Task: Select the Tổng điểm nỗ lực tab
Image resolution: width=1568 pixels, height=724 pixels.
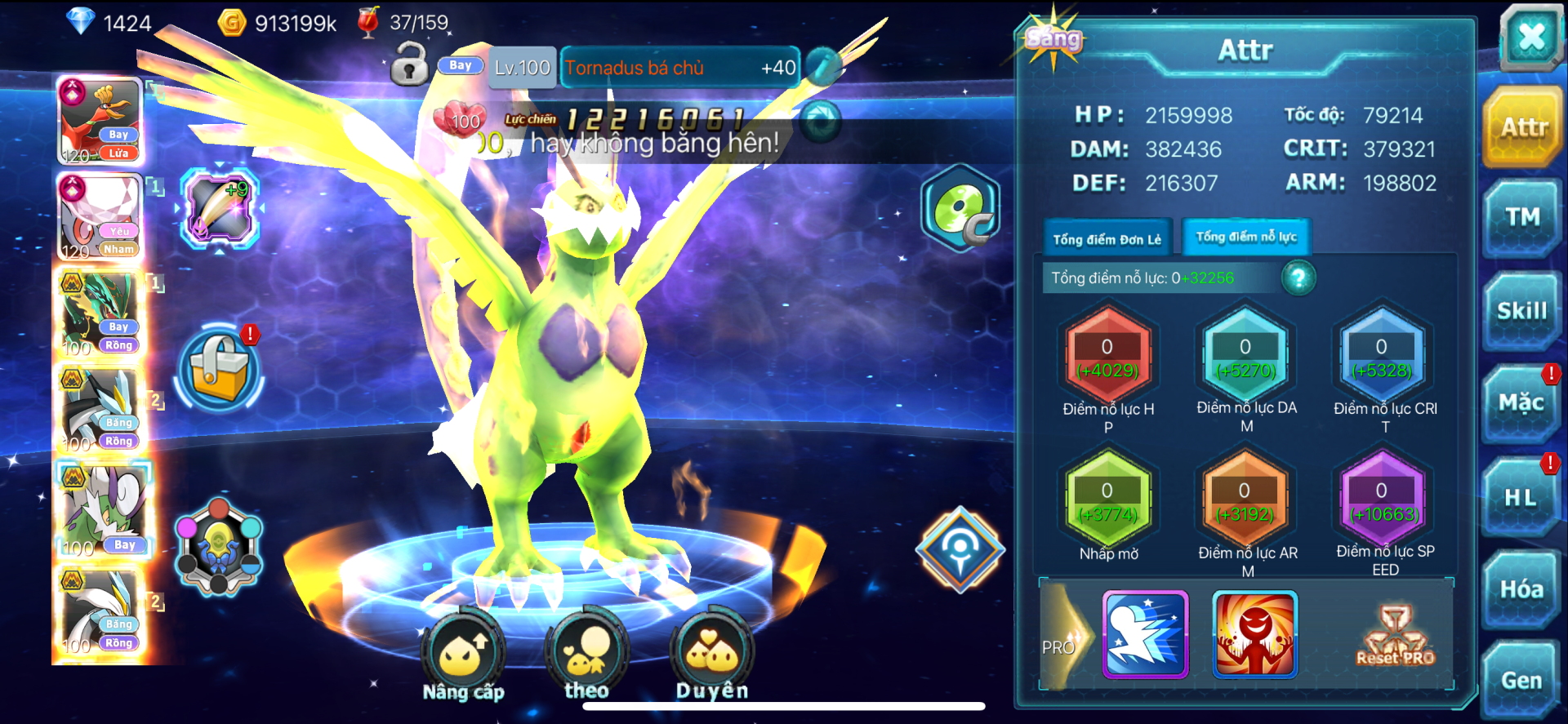Action: point(1246,237)
